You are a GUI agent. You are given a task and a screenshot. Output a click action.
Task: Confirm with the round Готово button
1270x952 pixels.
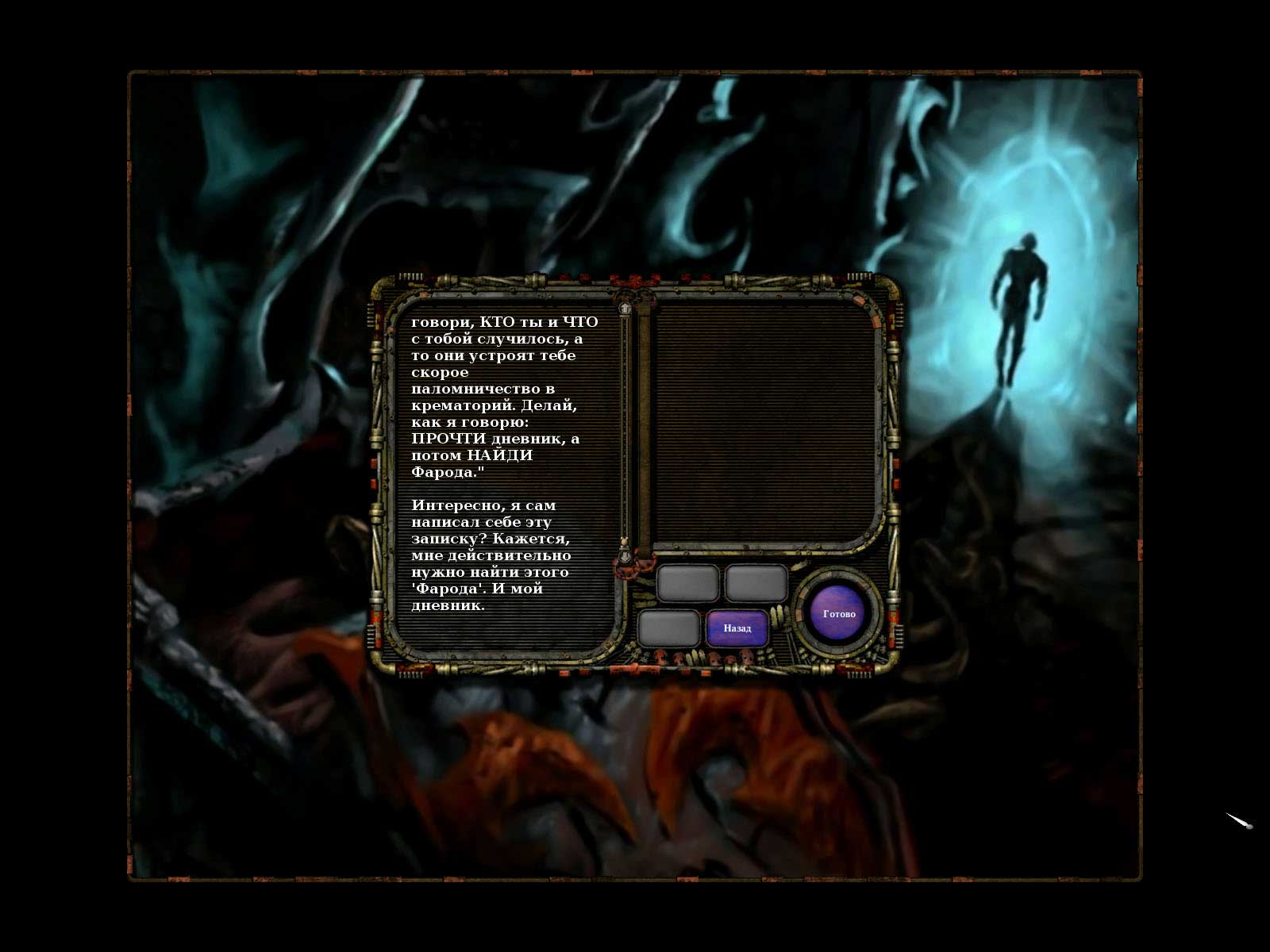839,614
